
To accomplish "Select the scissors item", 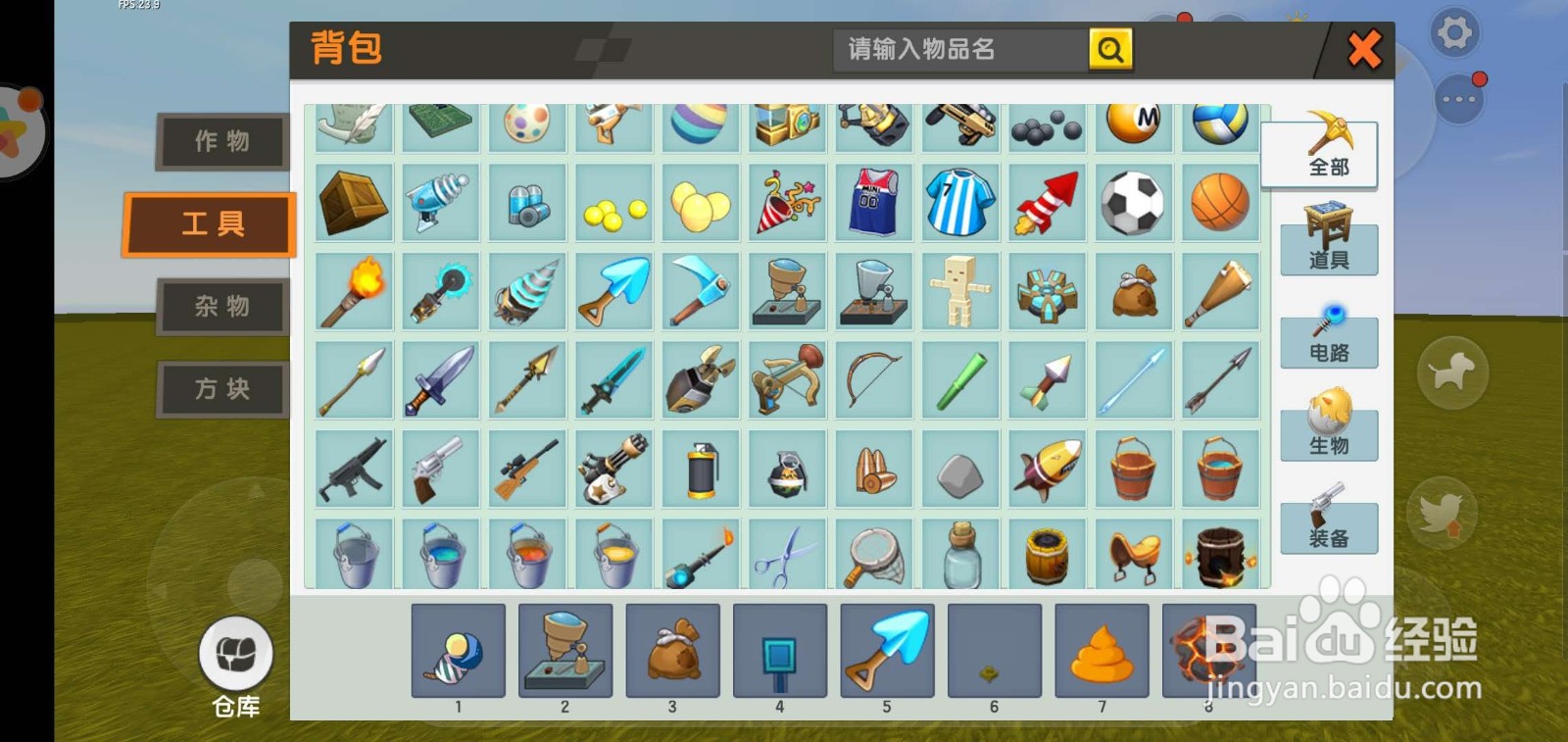I will 785,554.
